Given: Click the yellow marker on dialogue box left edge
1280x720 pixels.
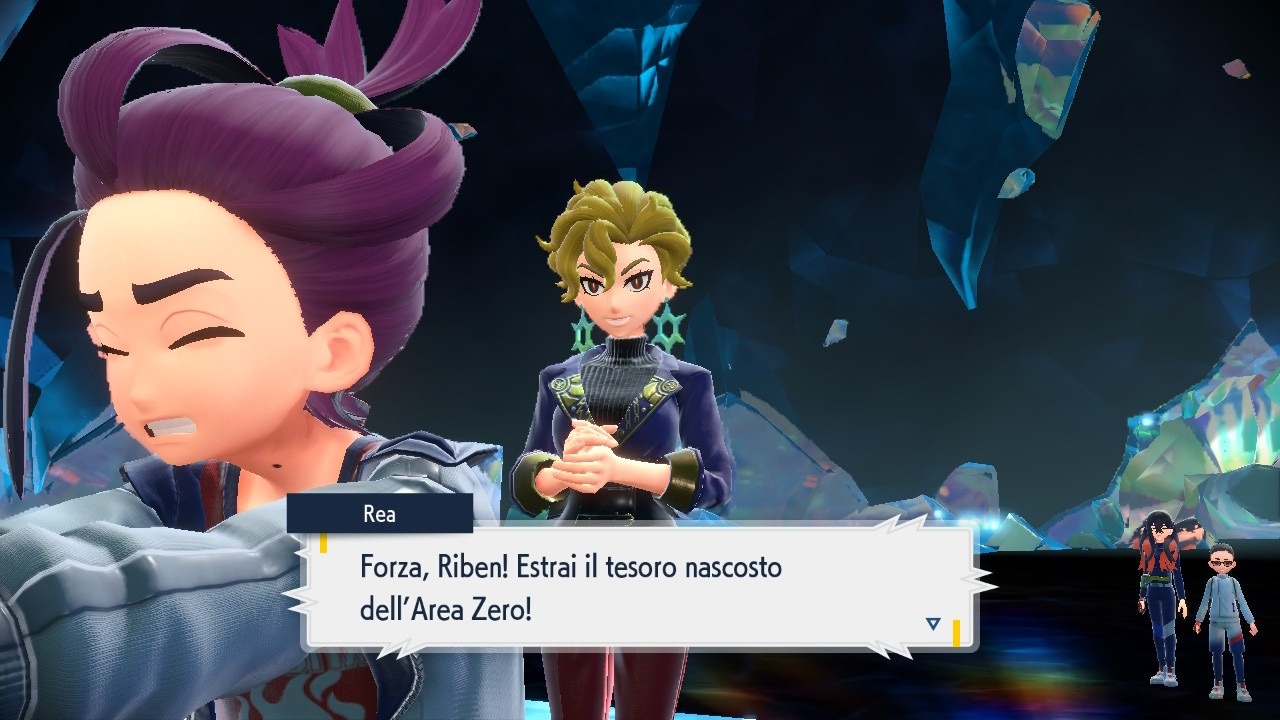Looking at the screenshot, I should (x=323, y=545).
